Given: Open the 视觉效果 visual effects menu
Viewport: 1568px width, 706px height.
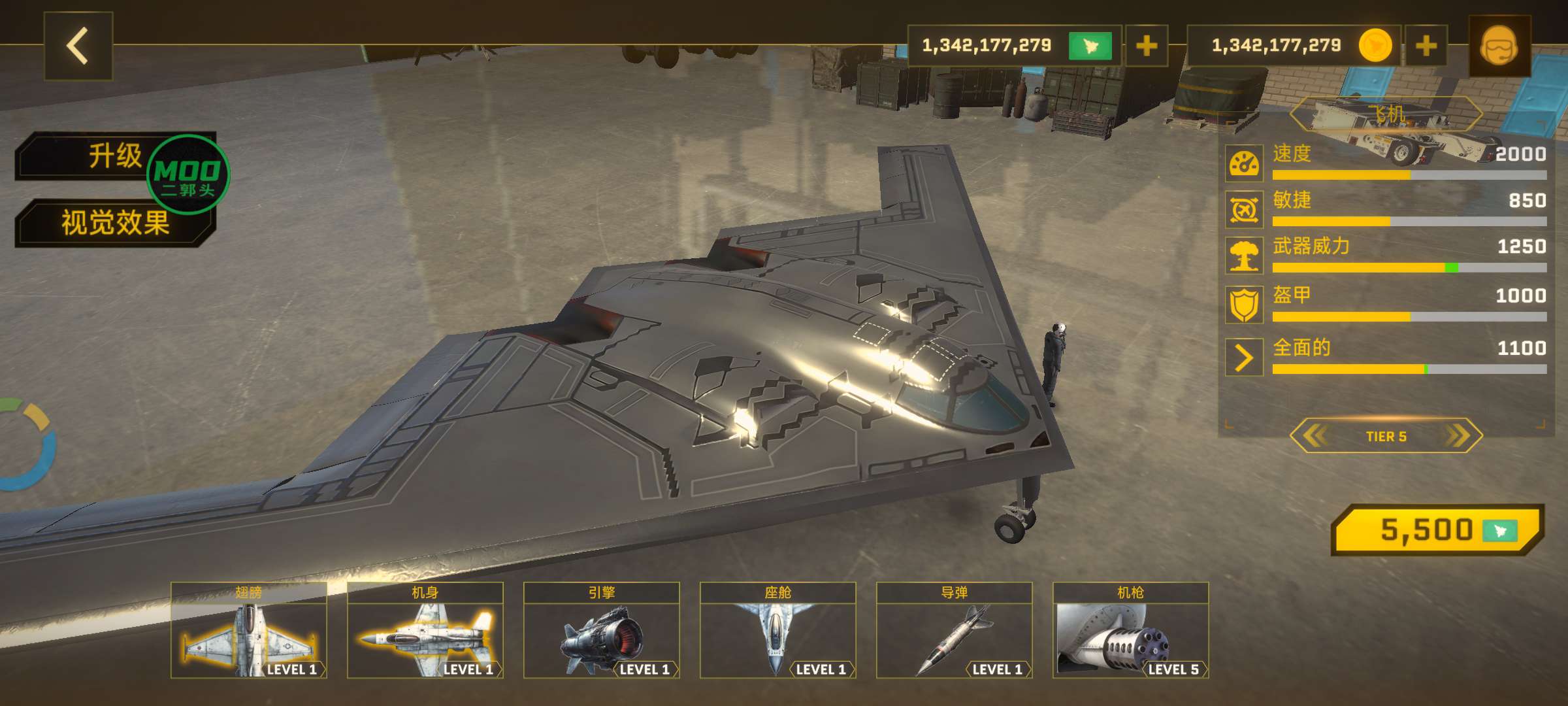Looking at the screenshot, I should [x=115, y=223].
